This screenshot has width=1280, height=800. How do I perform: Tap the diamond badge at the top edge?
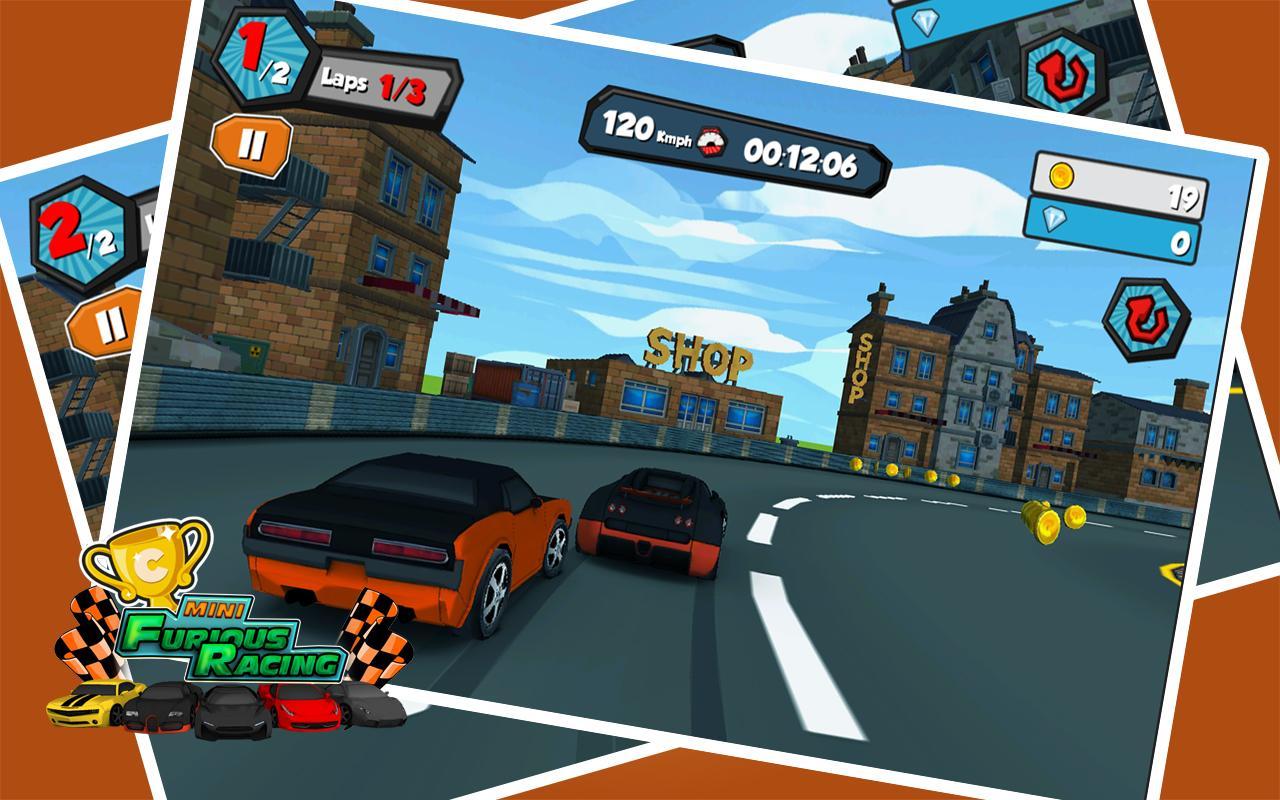click(x=927, y=22)
